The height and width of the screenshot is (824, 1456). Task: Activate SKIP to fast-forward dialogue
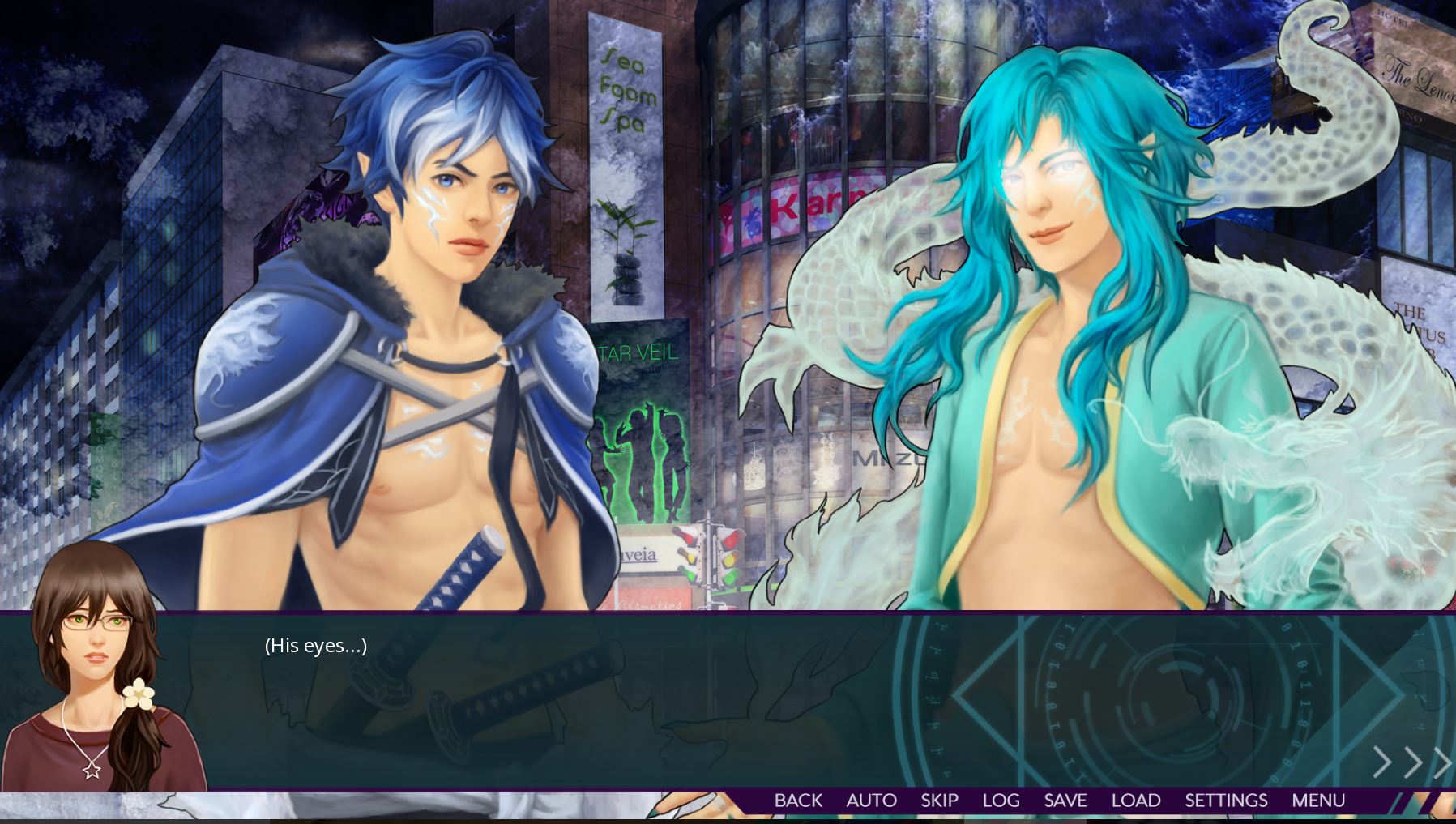click(938, 801)
